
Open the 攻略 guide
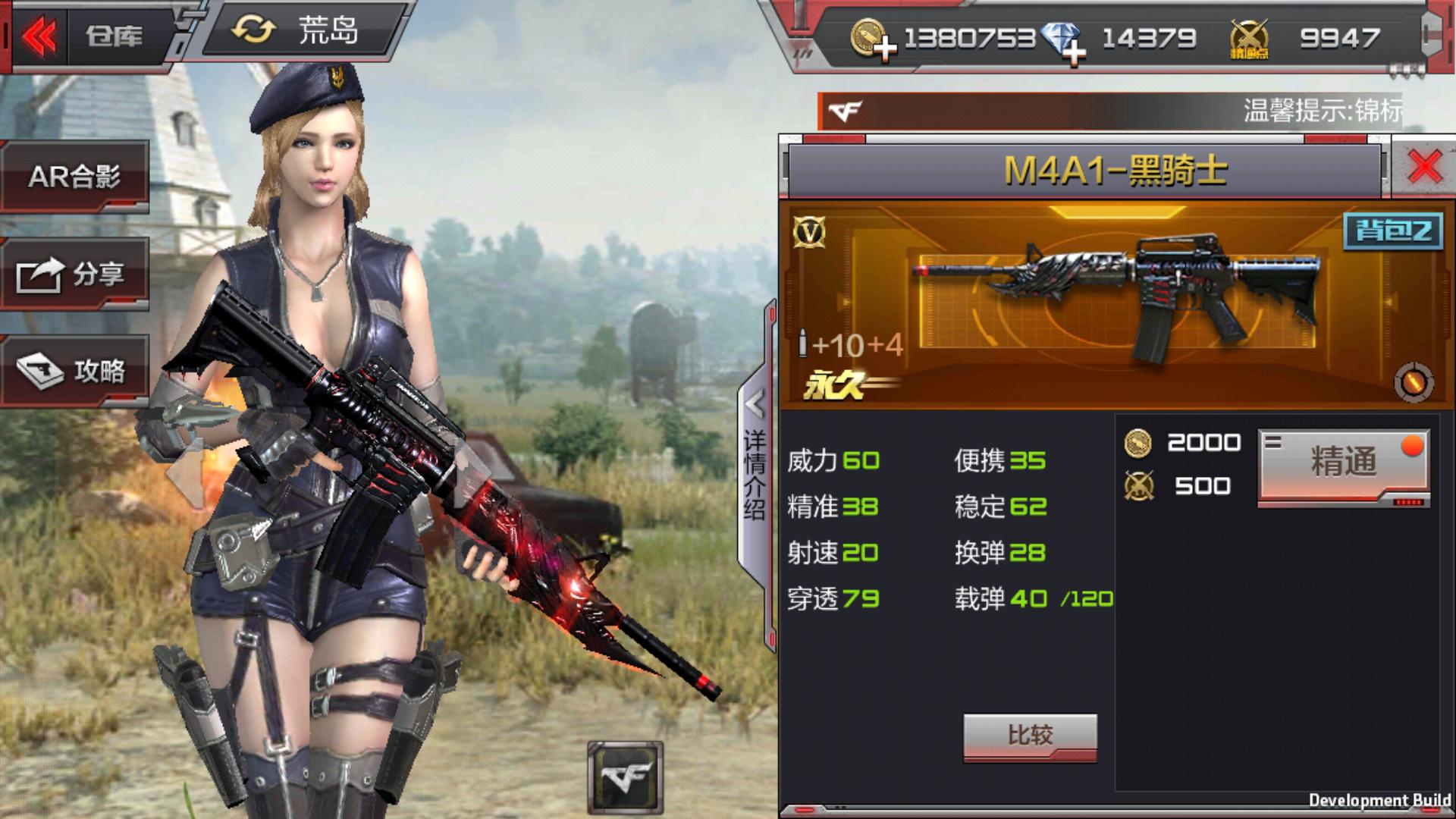(x=74, y=371)
